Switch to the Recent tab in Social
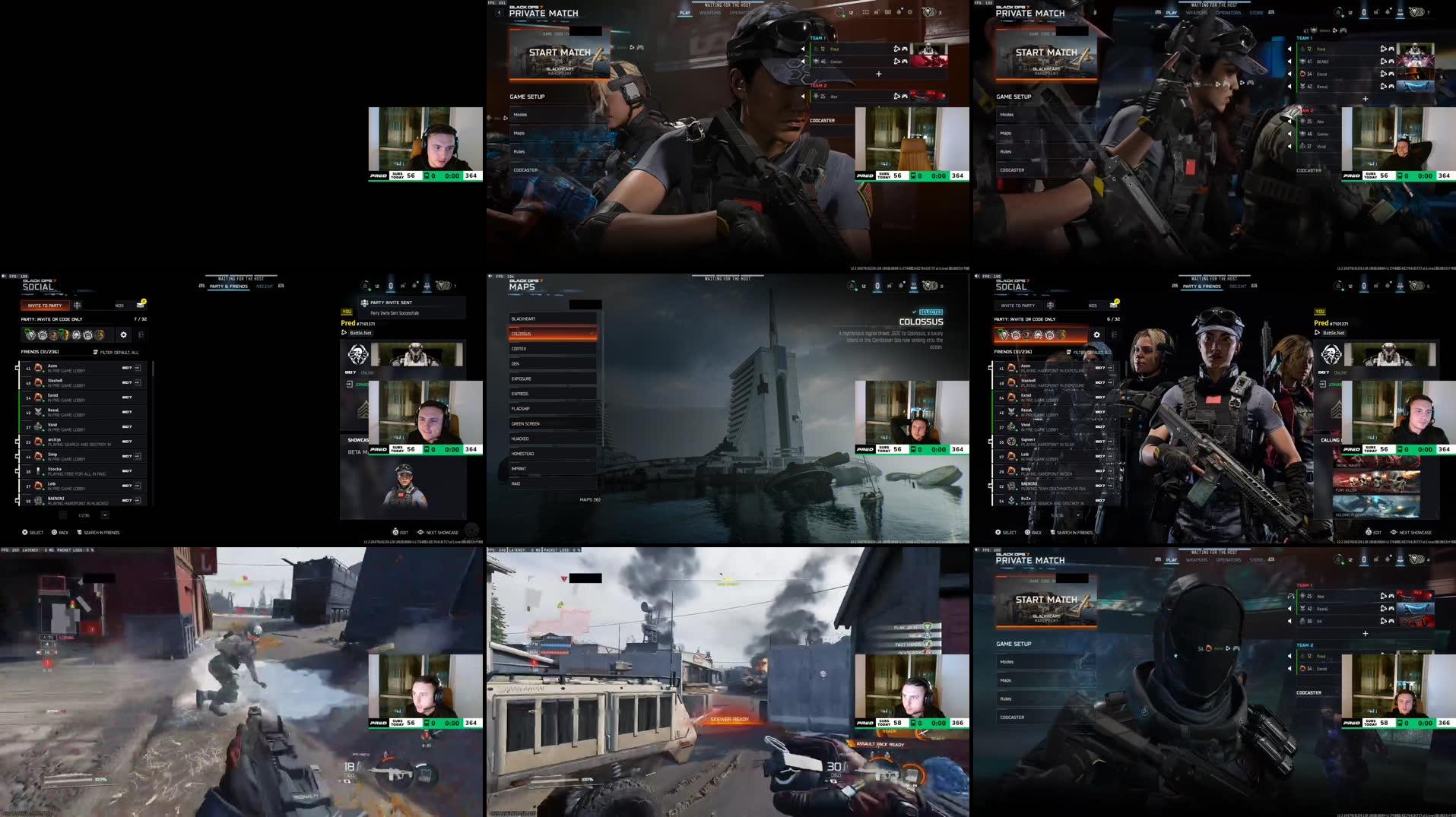Screen dimensions: 1456x817 pos(265,286)
